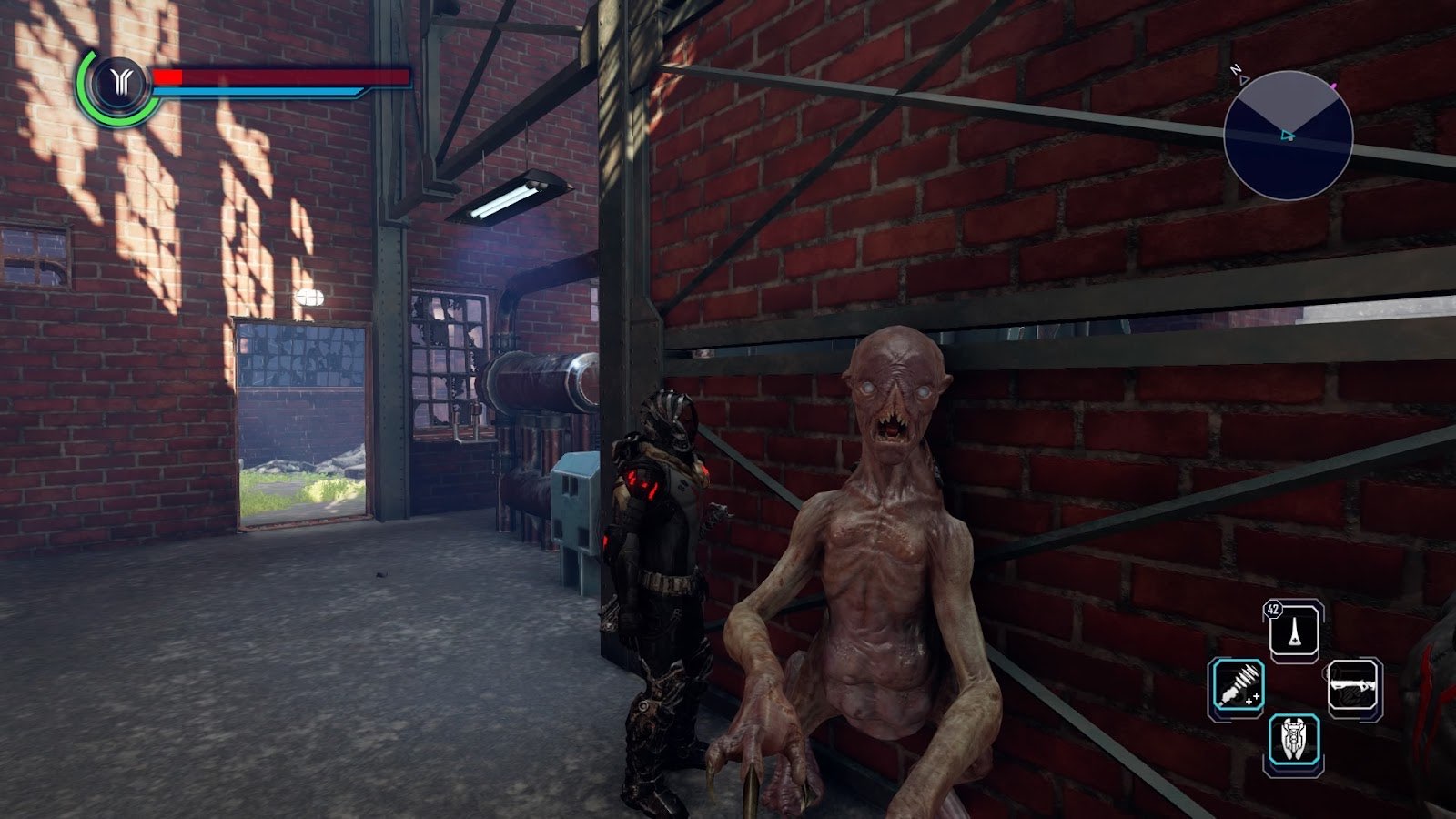The height and width of the screenshot is (819, 1456).
Task: Select the jetpack quick-slot icon
Action: tap(1293, 738)
